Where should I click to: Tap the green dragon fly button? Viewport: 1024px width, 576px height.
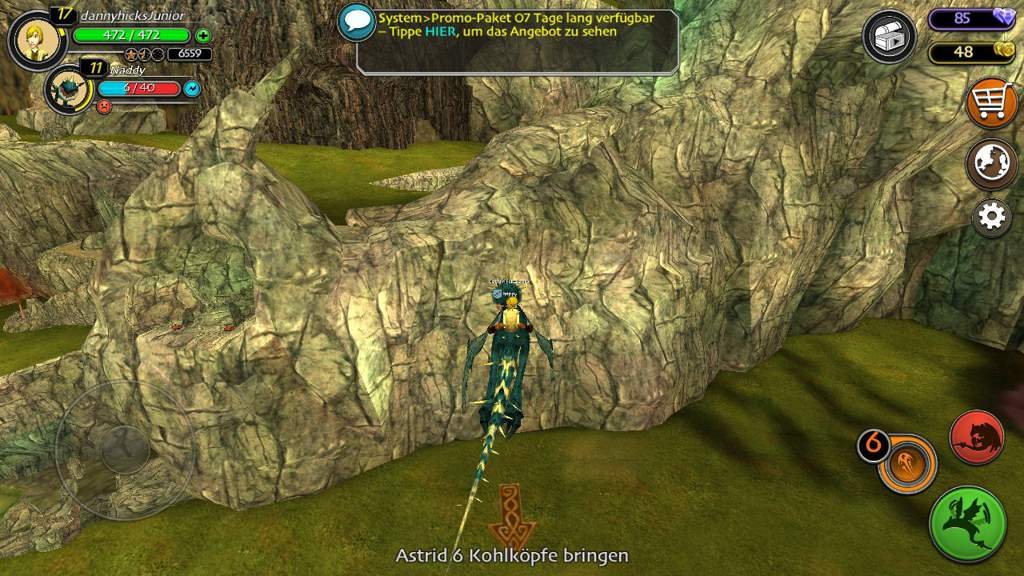click(967, 524)
